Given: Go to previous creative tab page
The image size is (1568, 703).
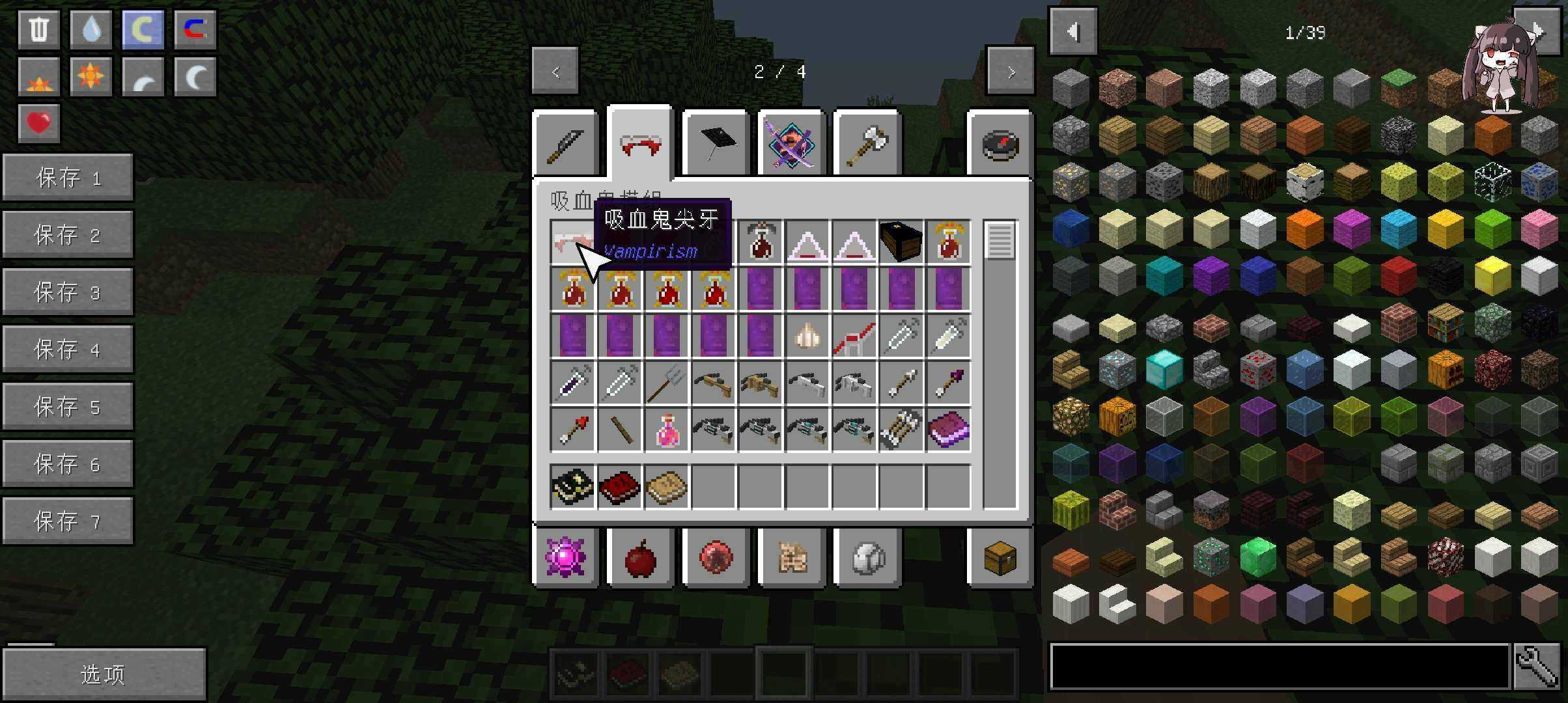Looking at the screenshot, I should [555, 71].
